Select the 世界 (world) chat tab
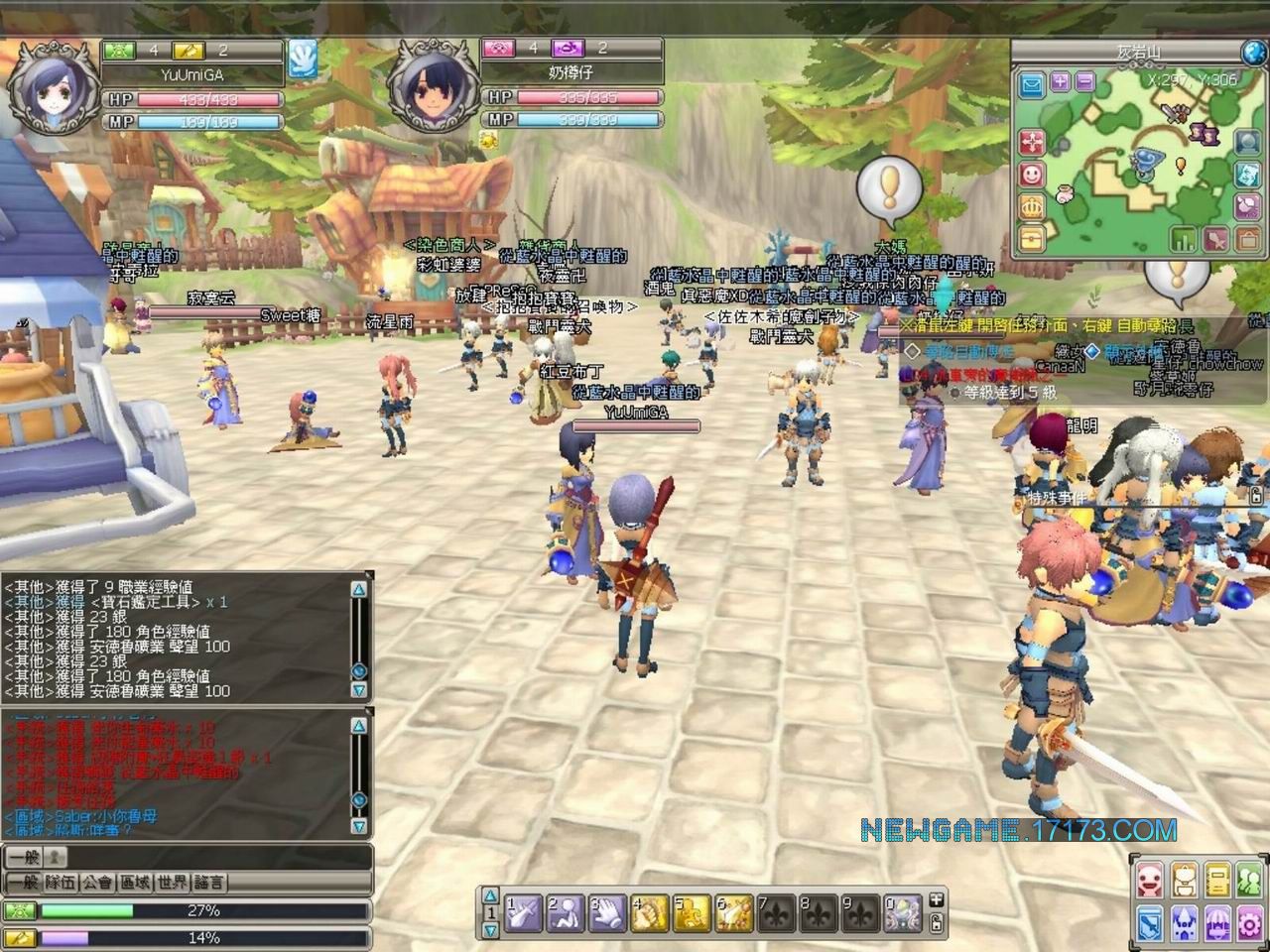This screenshot has width=1270, height=952. pyautogui.click(x=172, y=882)
